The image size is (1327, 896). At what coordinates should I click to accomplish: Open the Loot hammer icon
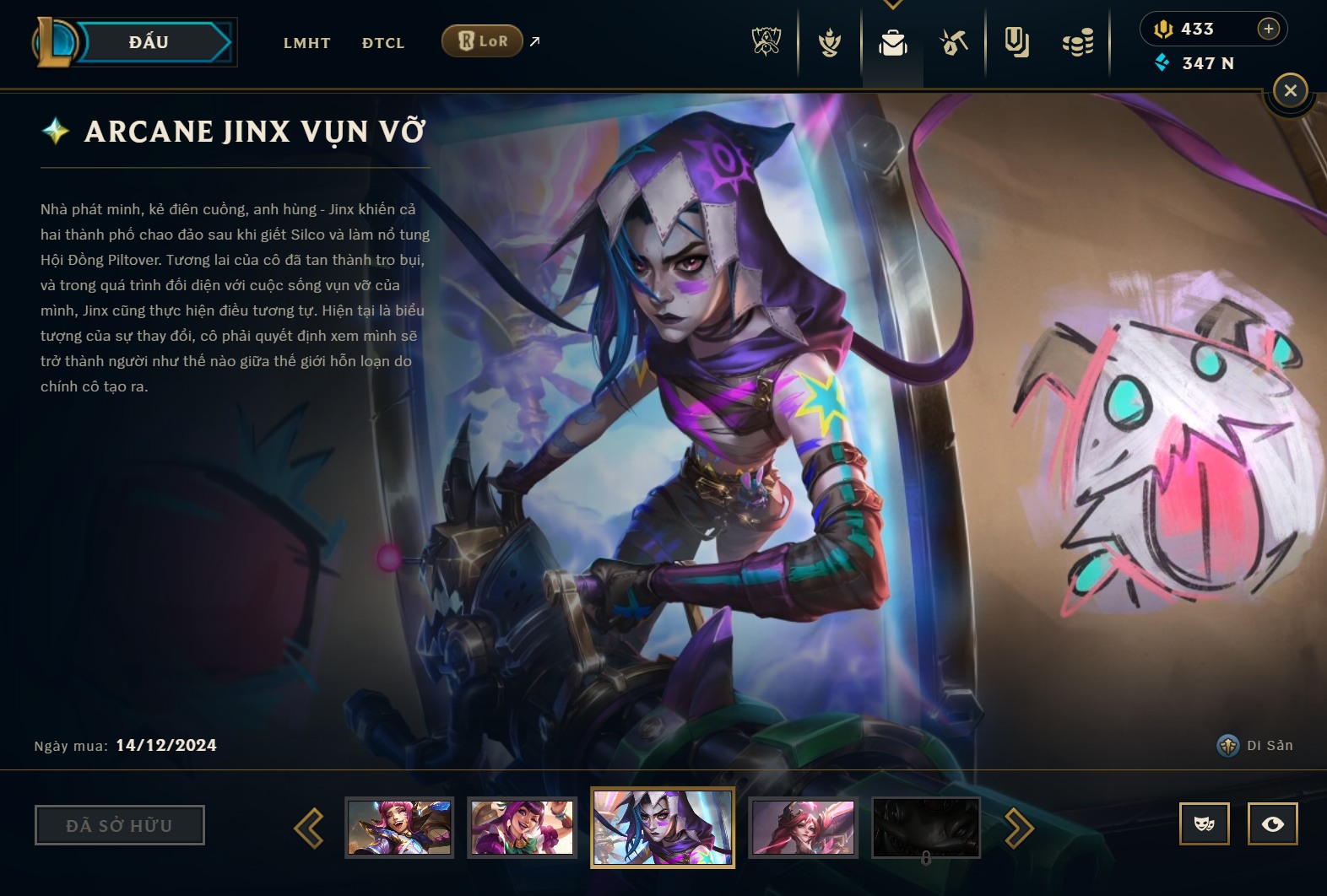tap(954, 42)
